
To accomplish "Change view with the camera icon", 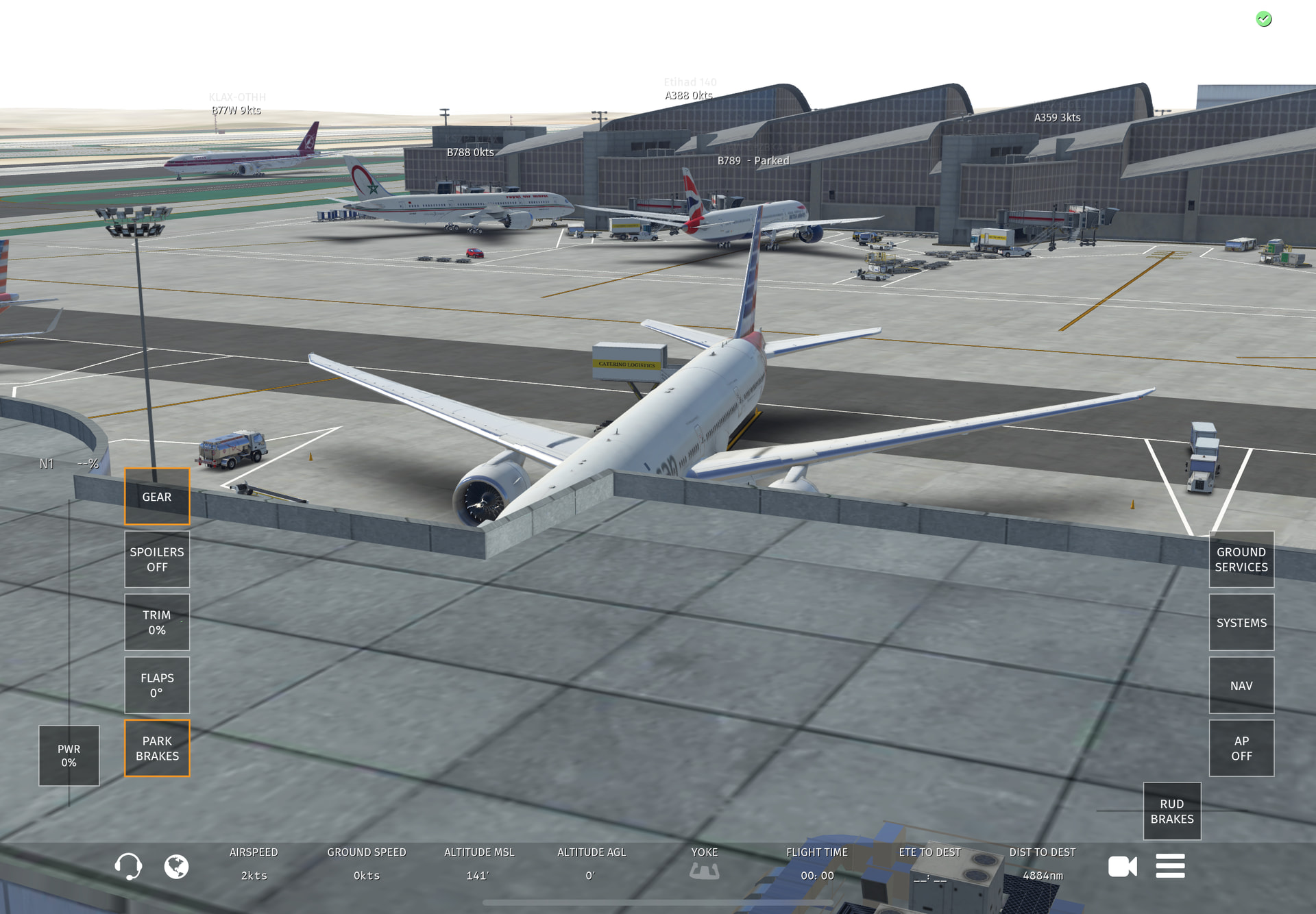I will tap(1122, 867).
